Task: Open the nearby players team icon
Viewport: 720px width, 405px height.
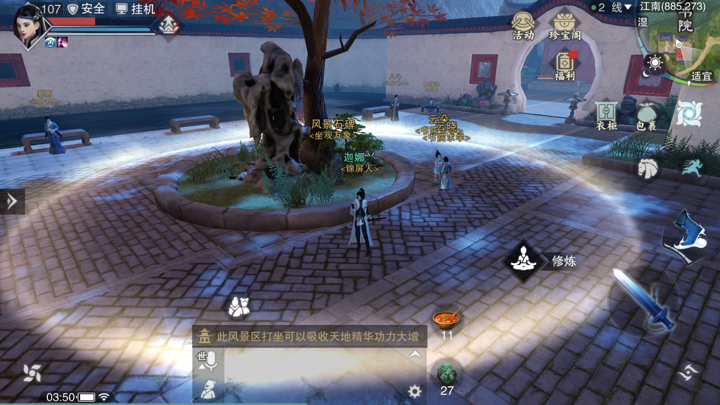Action: [238, 306]
